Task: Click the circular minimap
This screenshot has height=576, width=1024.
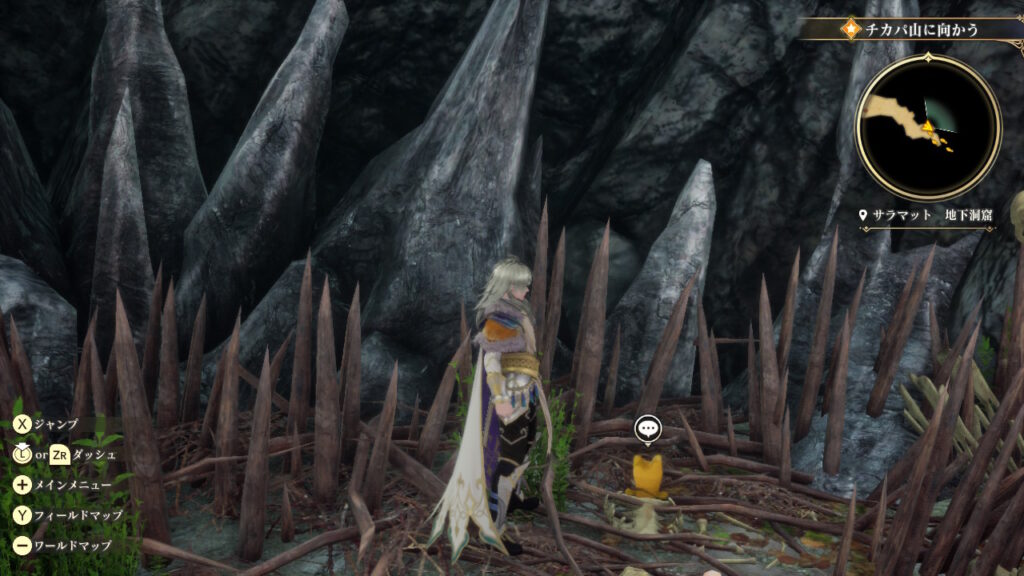Action: point(929,127)
